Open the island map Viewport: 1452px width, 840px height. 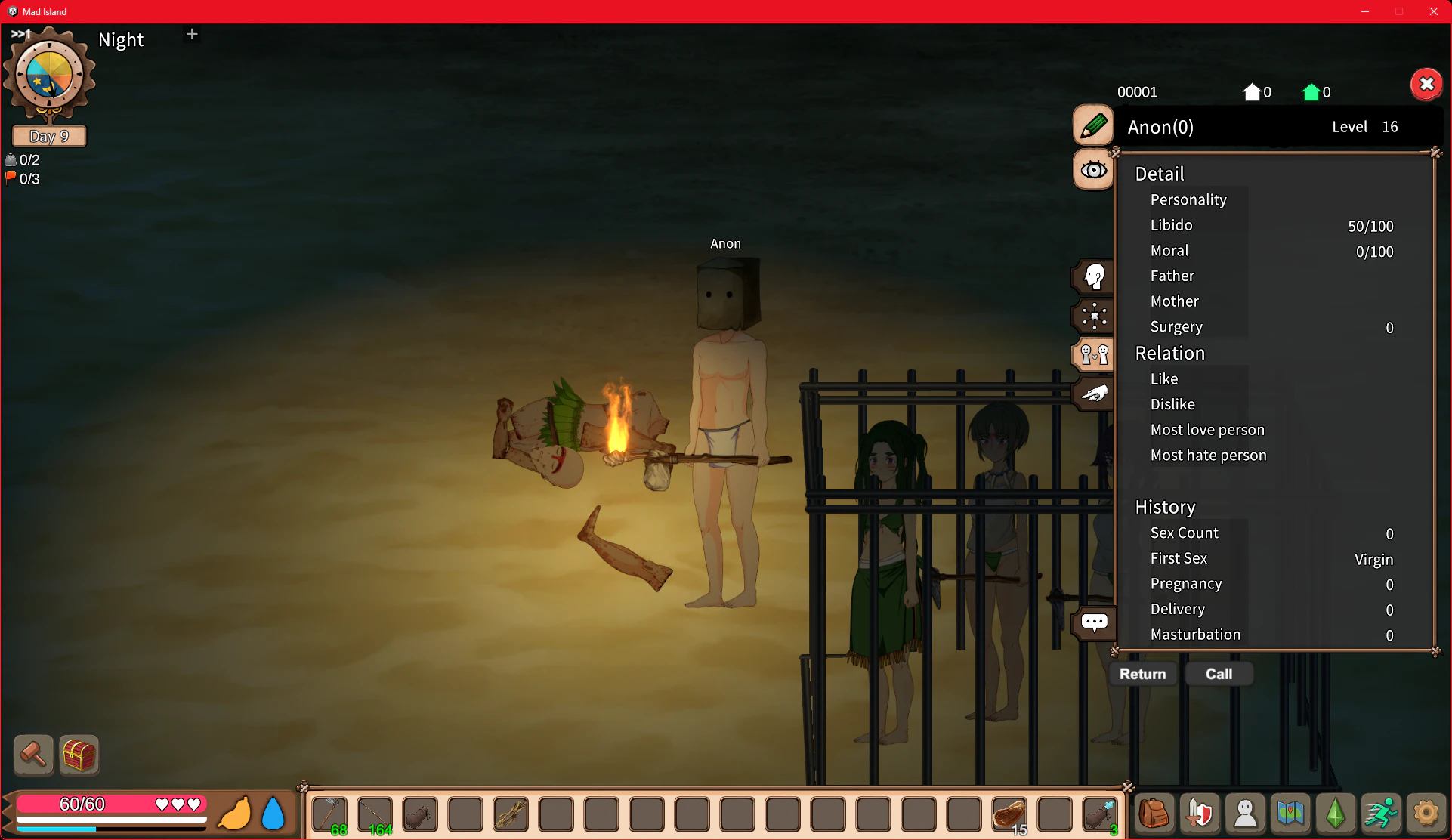point(1290,814)
